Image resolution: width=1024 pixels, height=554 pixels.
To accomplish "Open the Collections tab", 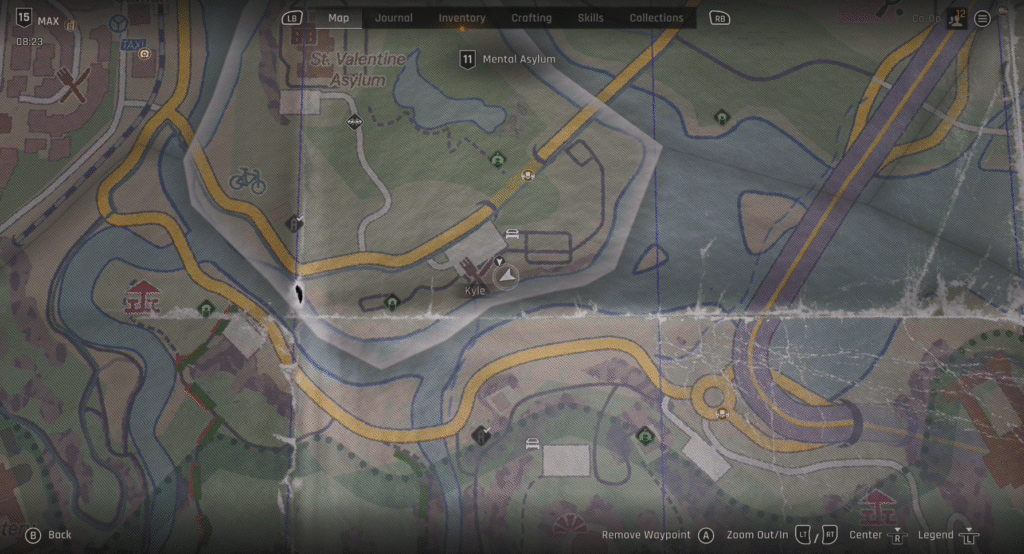I will click(x=656, y=18).
